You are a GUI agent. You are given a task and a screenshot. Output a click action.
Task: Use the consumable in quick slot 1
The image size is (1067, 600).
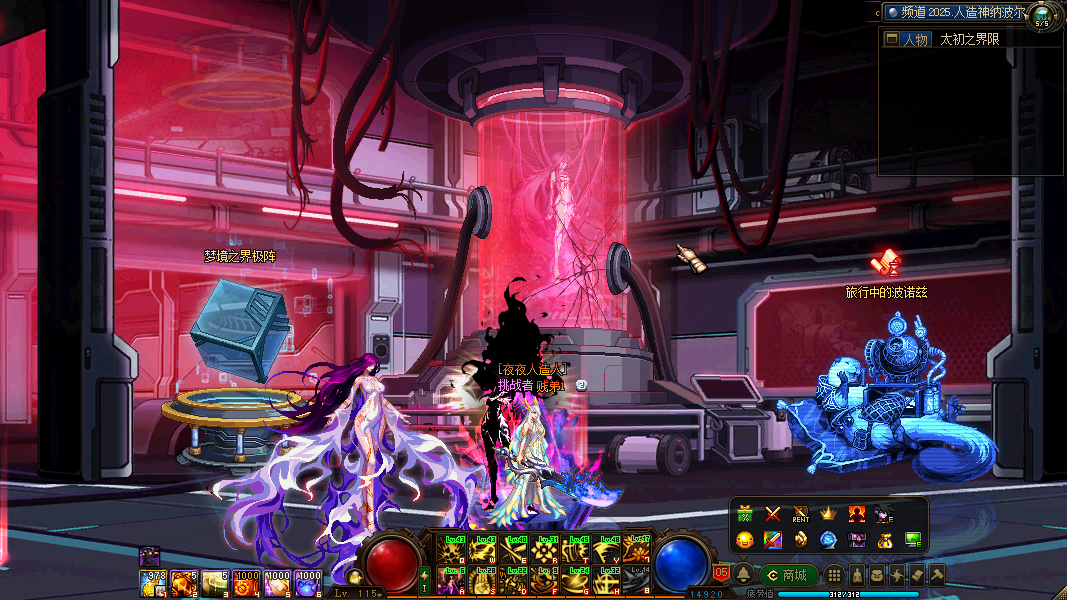(153, 581)
